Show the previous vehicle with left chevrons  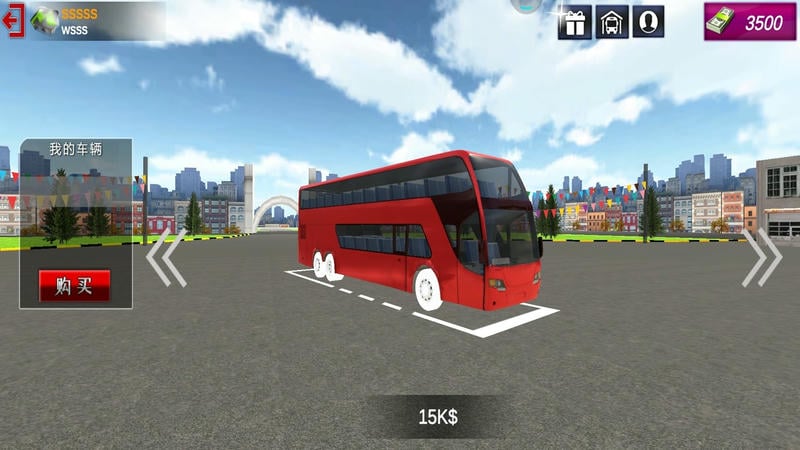[165, 258]
